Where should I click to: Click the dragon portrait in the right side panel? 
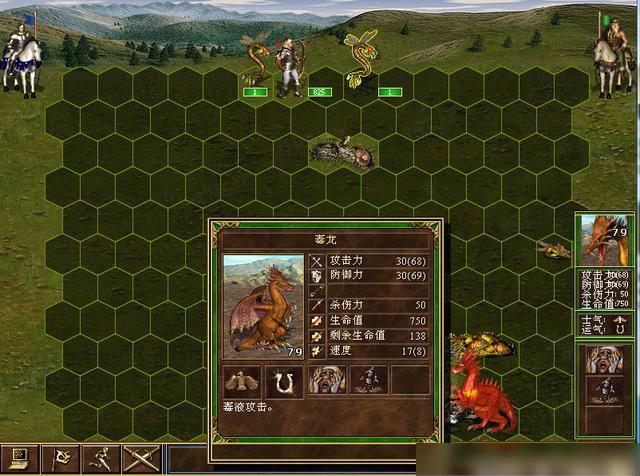tap(602, 240)
